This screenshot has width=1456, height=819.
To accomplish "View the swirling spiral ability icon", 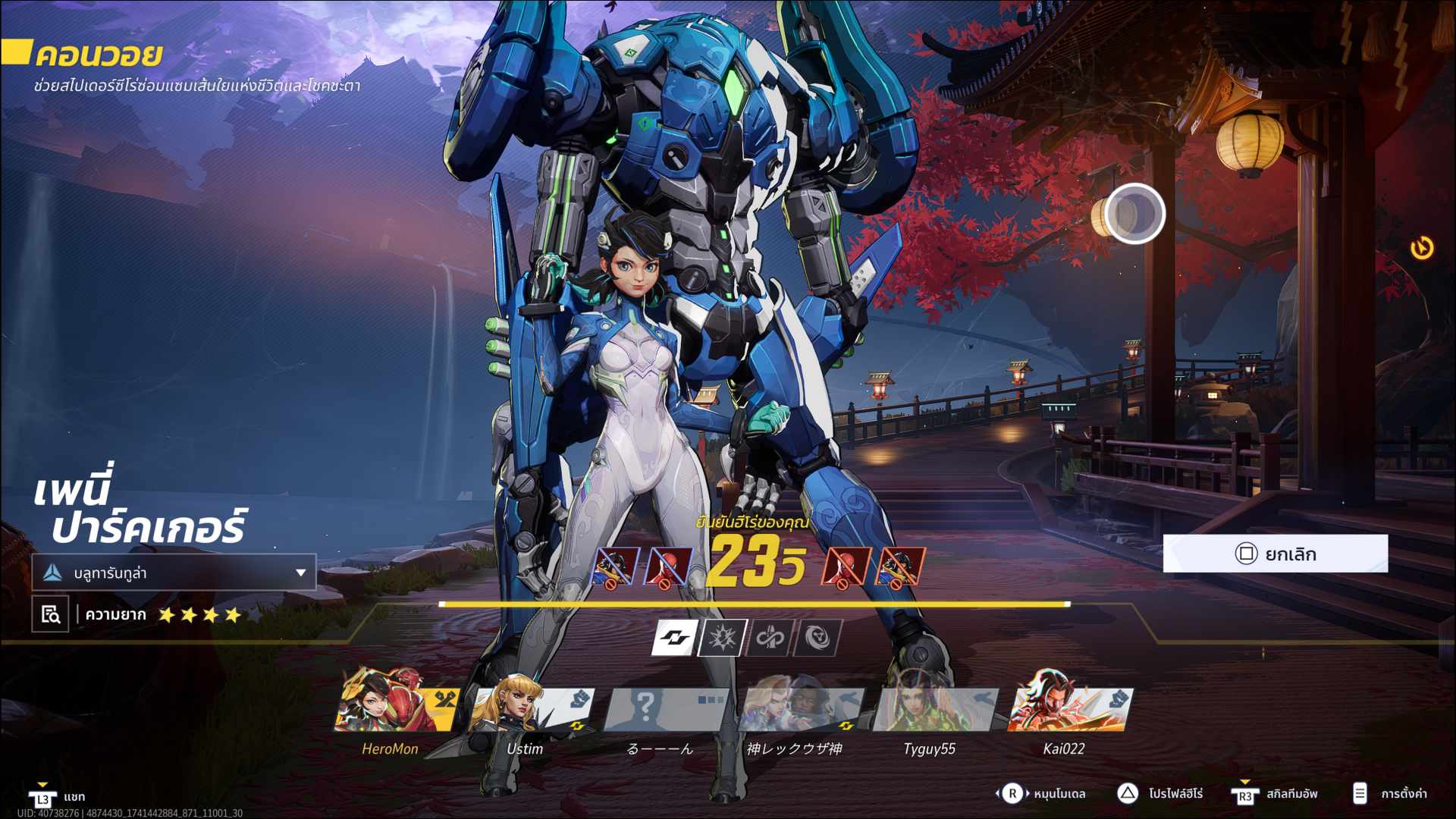I will (x=817, y=638).
